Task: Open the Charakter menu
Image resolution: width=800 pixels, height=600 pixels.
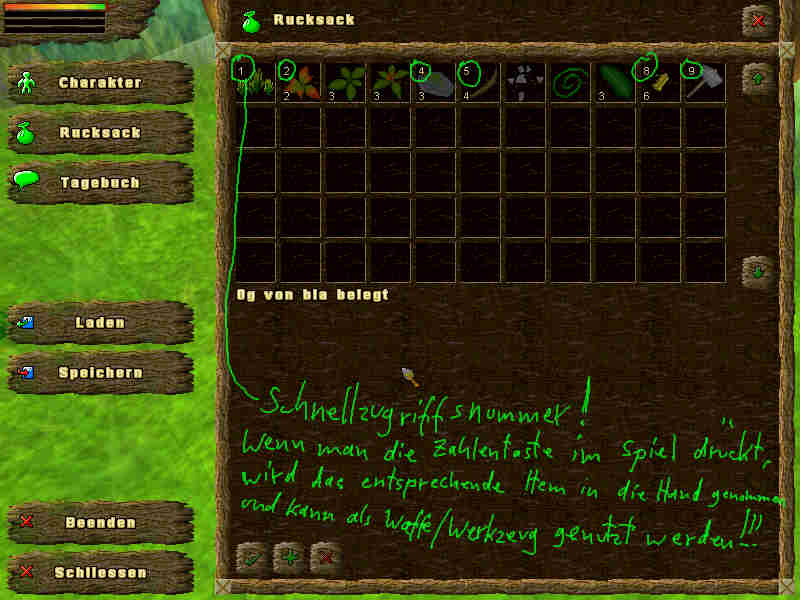Action: [100, 83]
